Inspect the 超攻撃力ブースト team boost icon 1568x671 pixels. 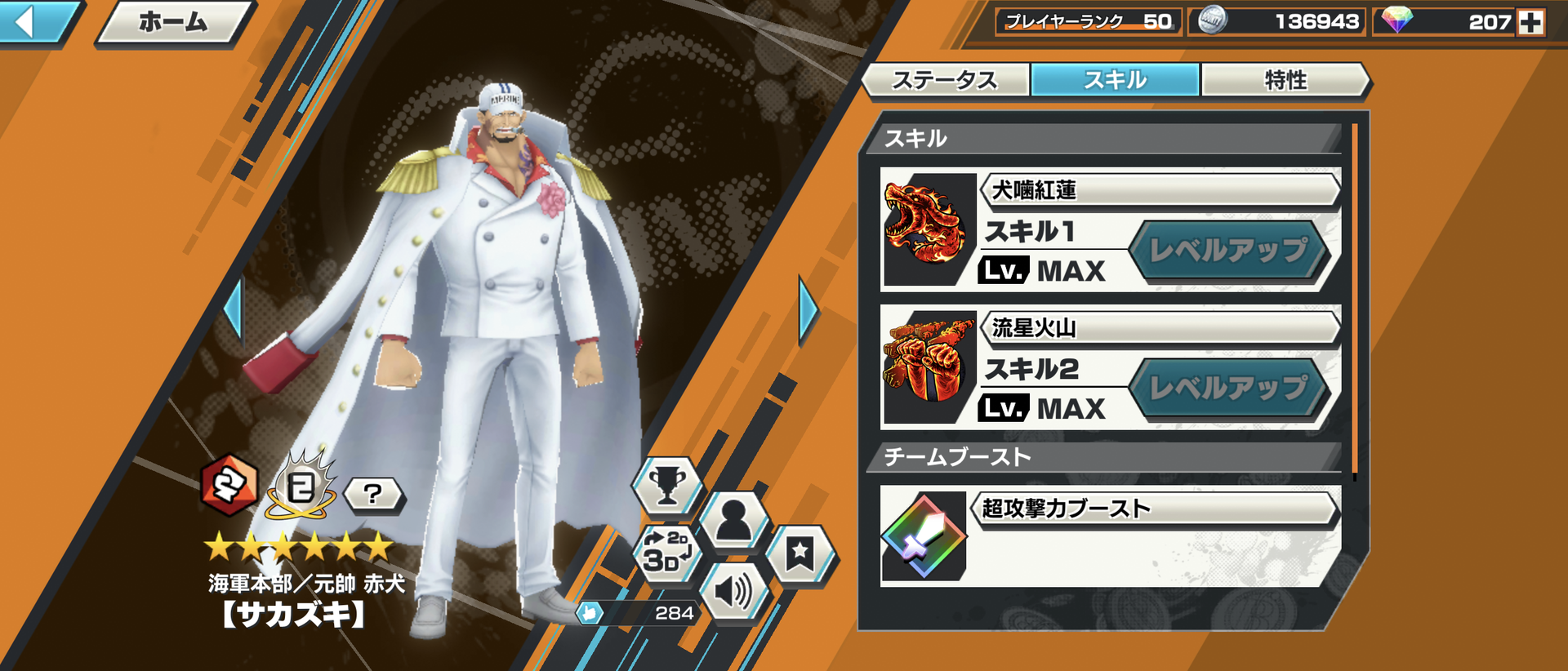click(x=924, y=536)
